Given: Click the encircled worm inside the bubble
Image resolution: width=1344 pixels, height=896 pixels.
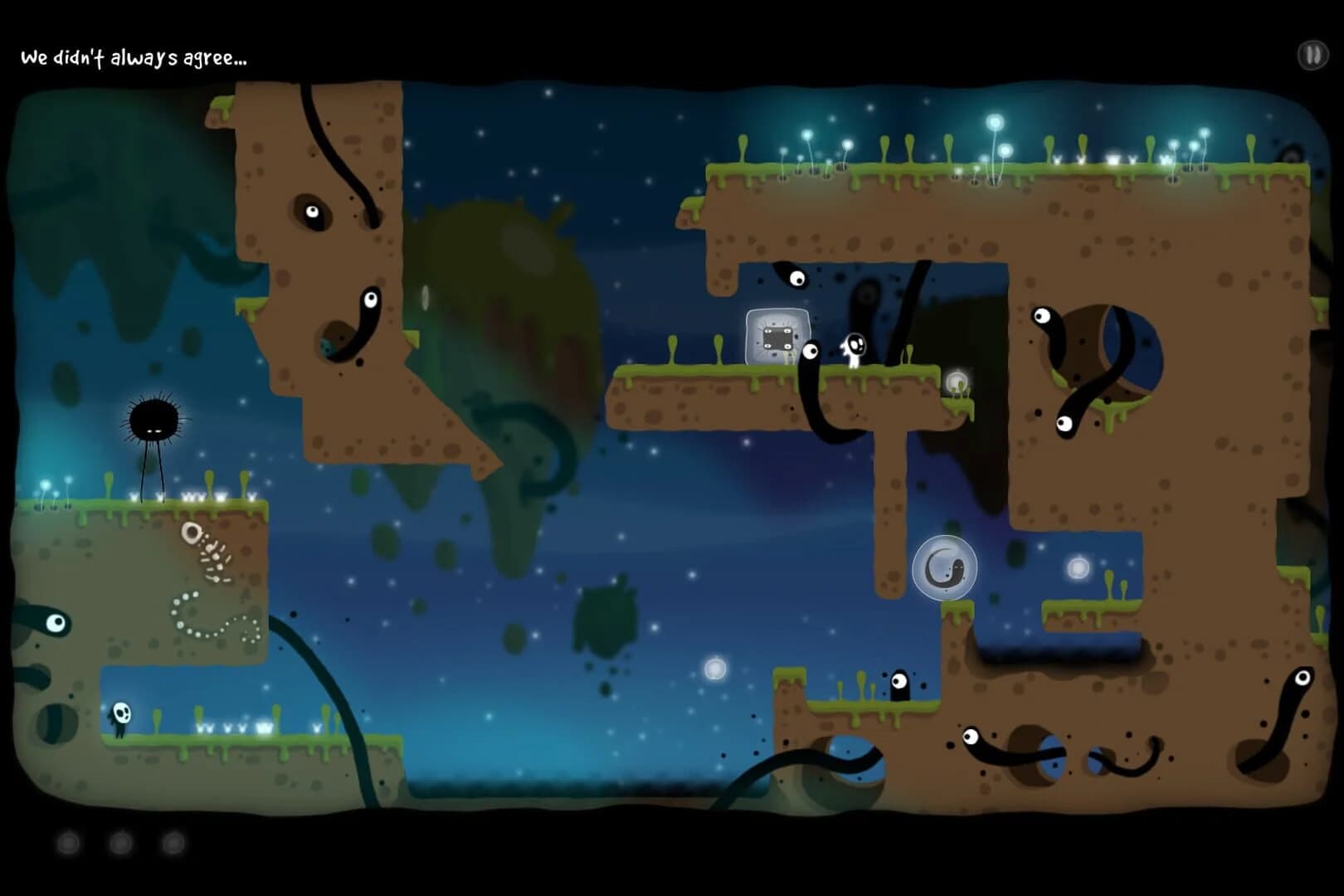Looking at the screenshot, I should (946, 567).
